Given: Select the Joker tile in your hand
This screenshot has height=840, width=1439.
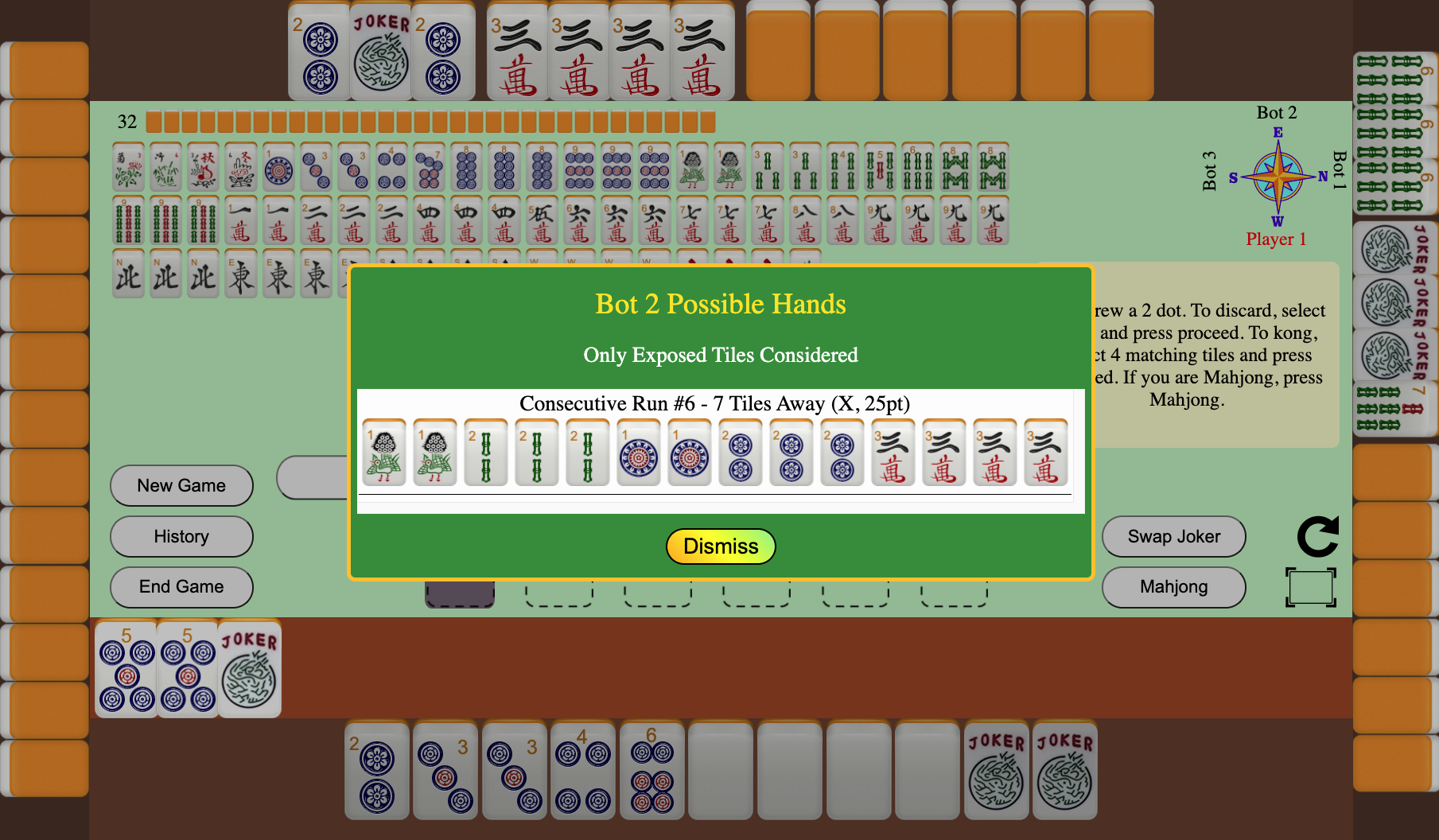Looking at the screenshot, I should coord(997,772).
